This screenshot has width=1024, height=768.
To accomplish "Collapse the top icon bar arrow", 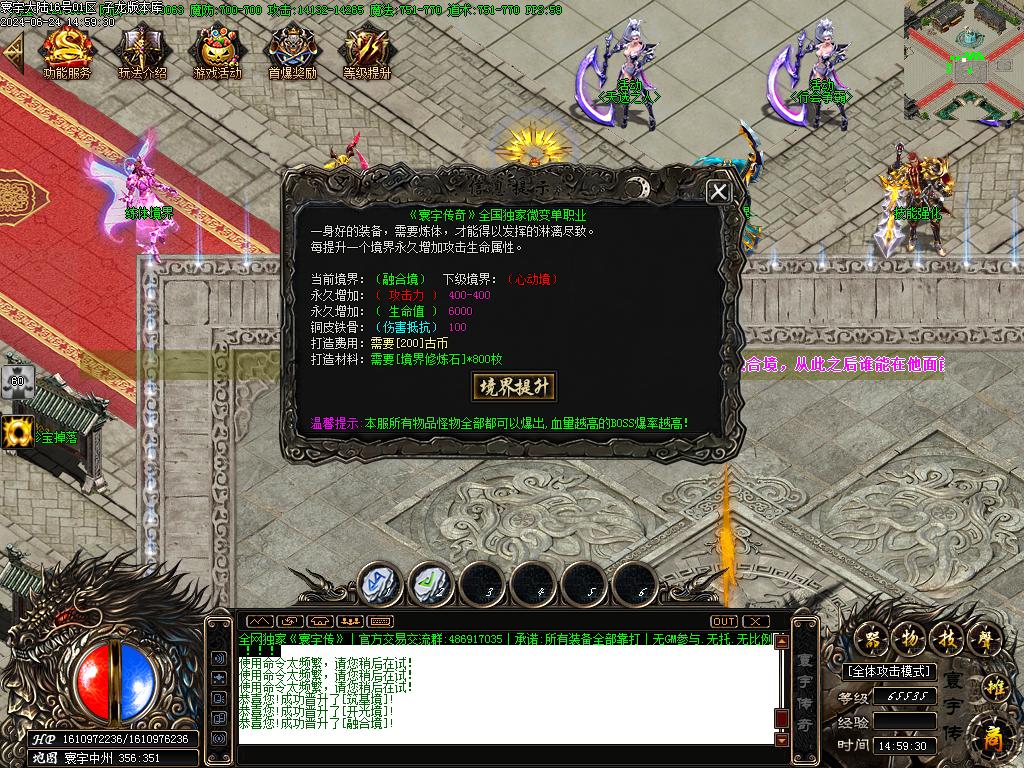I will [14, 53].
